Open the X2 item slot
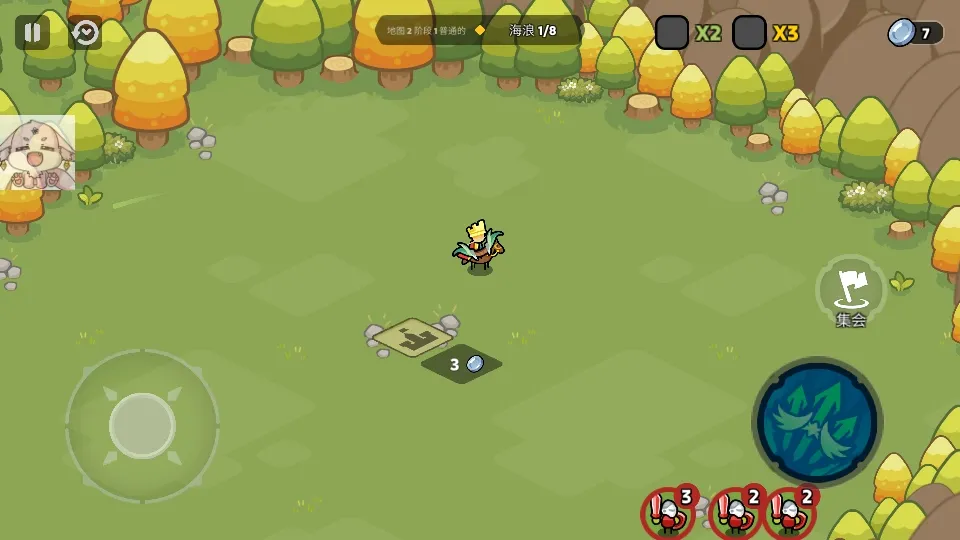 tap(672, 33)
